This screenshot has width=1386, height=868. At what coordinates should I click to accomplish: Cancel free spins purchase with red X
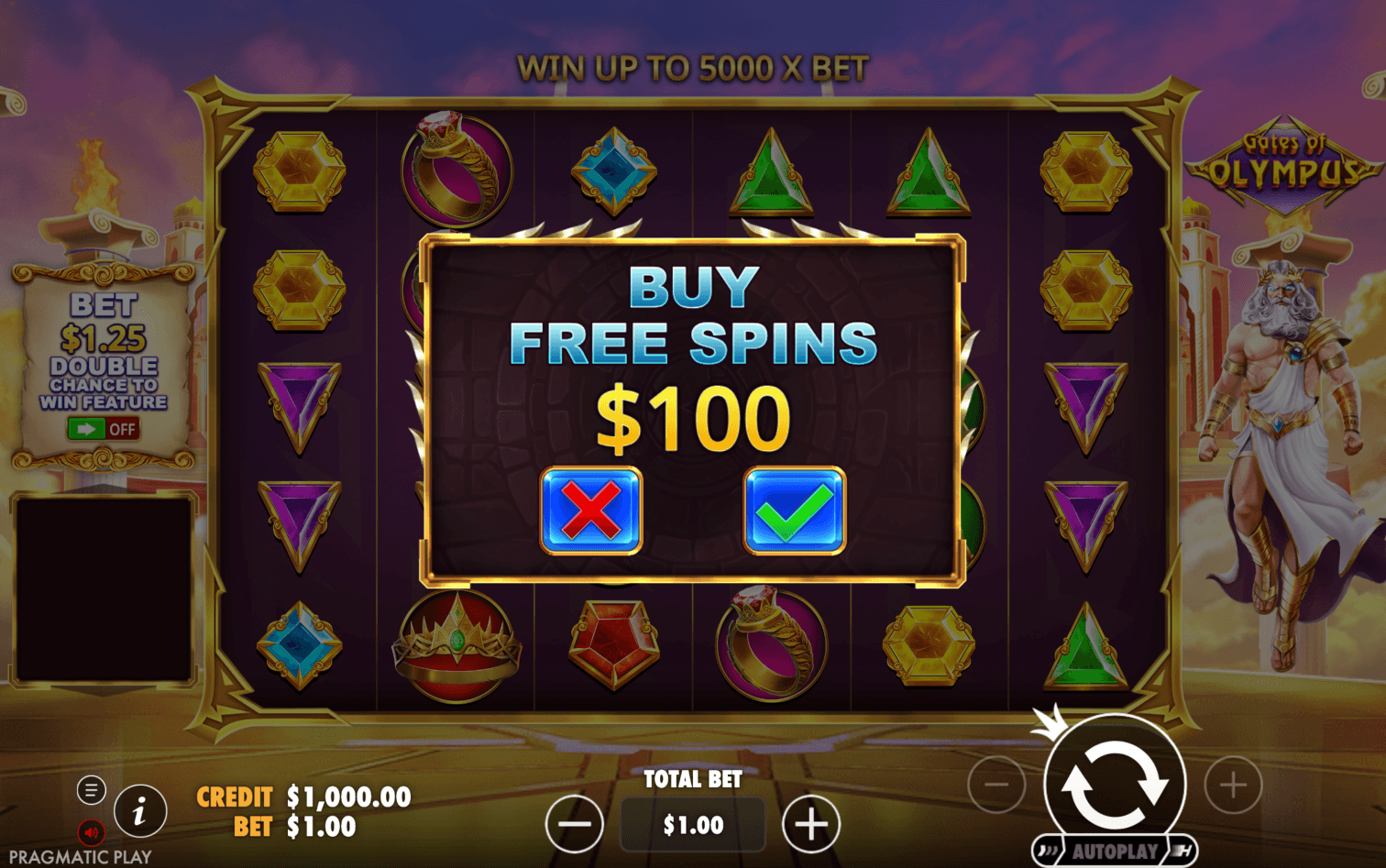click(x=591, y=511)
